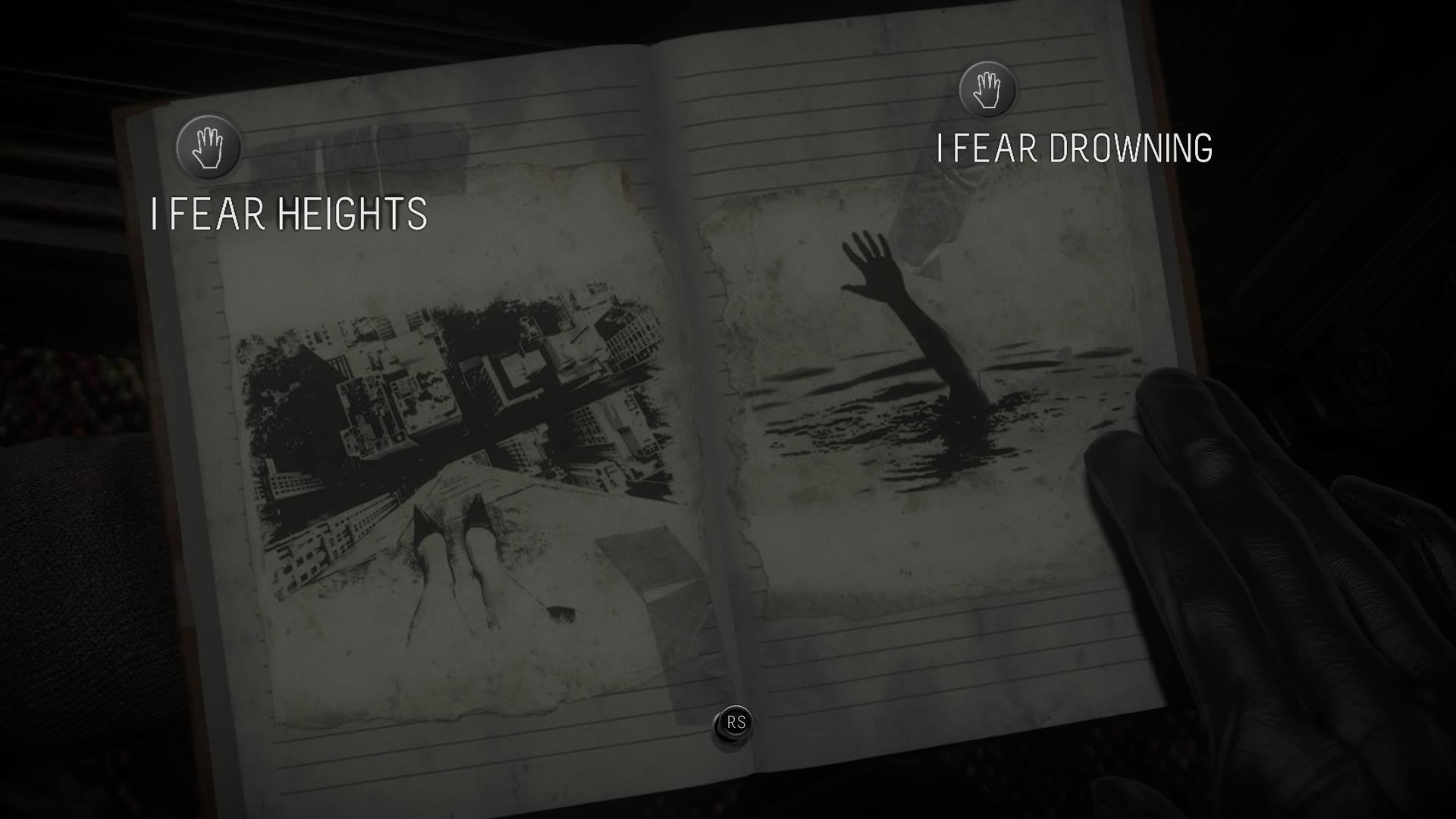Click the city skyline drawing with shoes
Viewport: 1456px width, 819px height.
(455, 455)
